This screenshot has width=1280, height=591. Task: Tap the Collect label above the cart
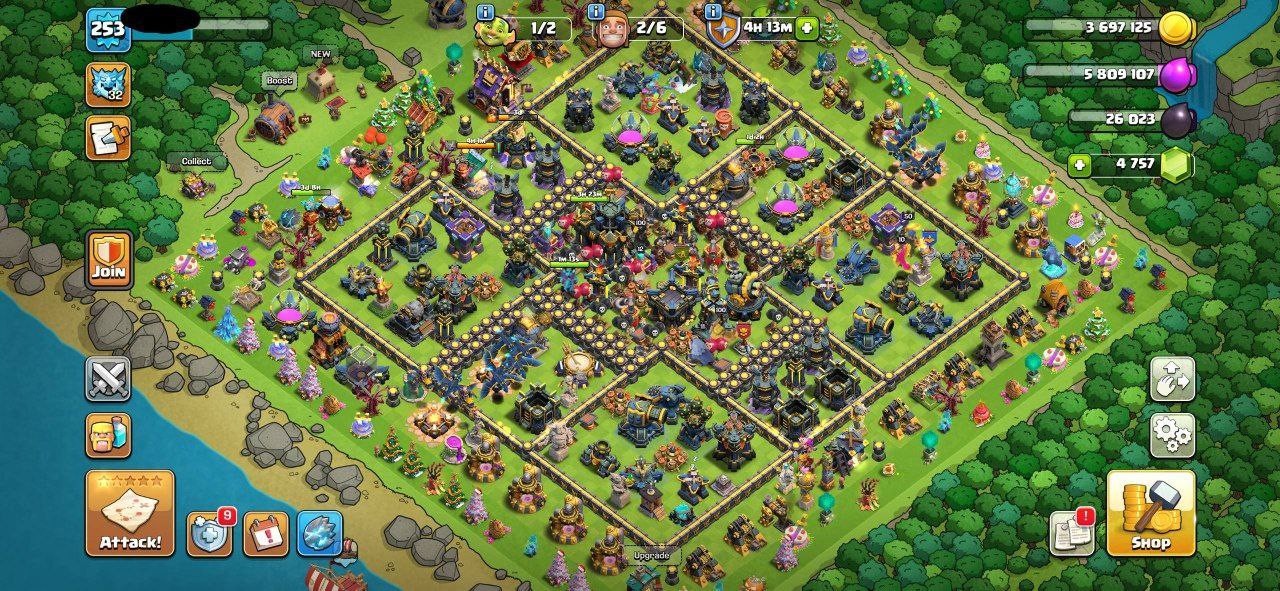tap(196, 161)
